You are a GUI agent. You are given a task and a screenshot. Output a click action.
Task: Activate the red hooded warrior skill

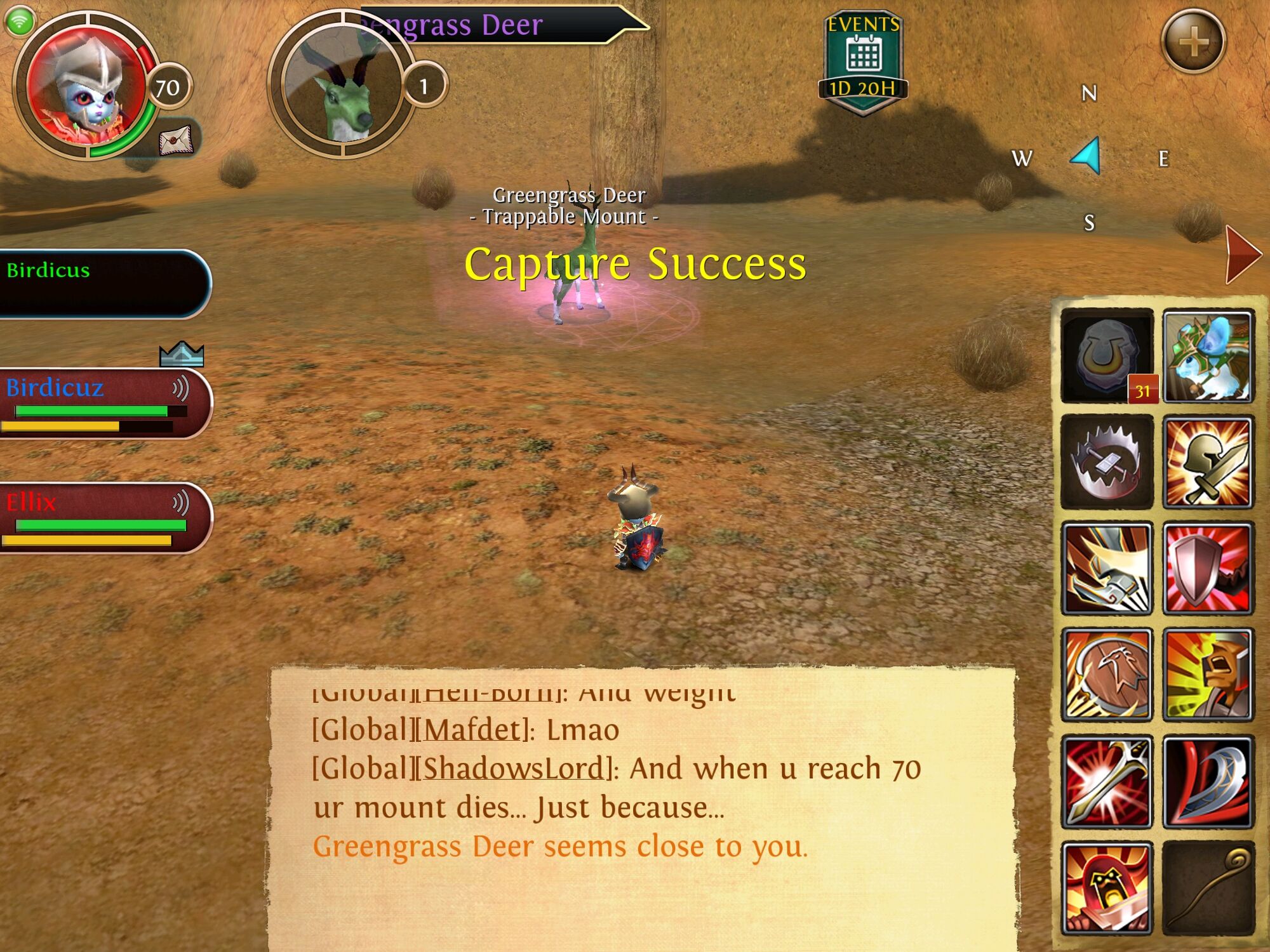tap(1107, 888)
